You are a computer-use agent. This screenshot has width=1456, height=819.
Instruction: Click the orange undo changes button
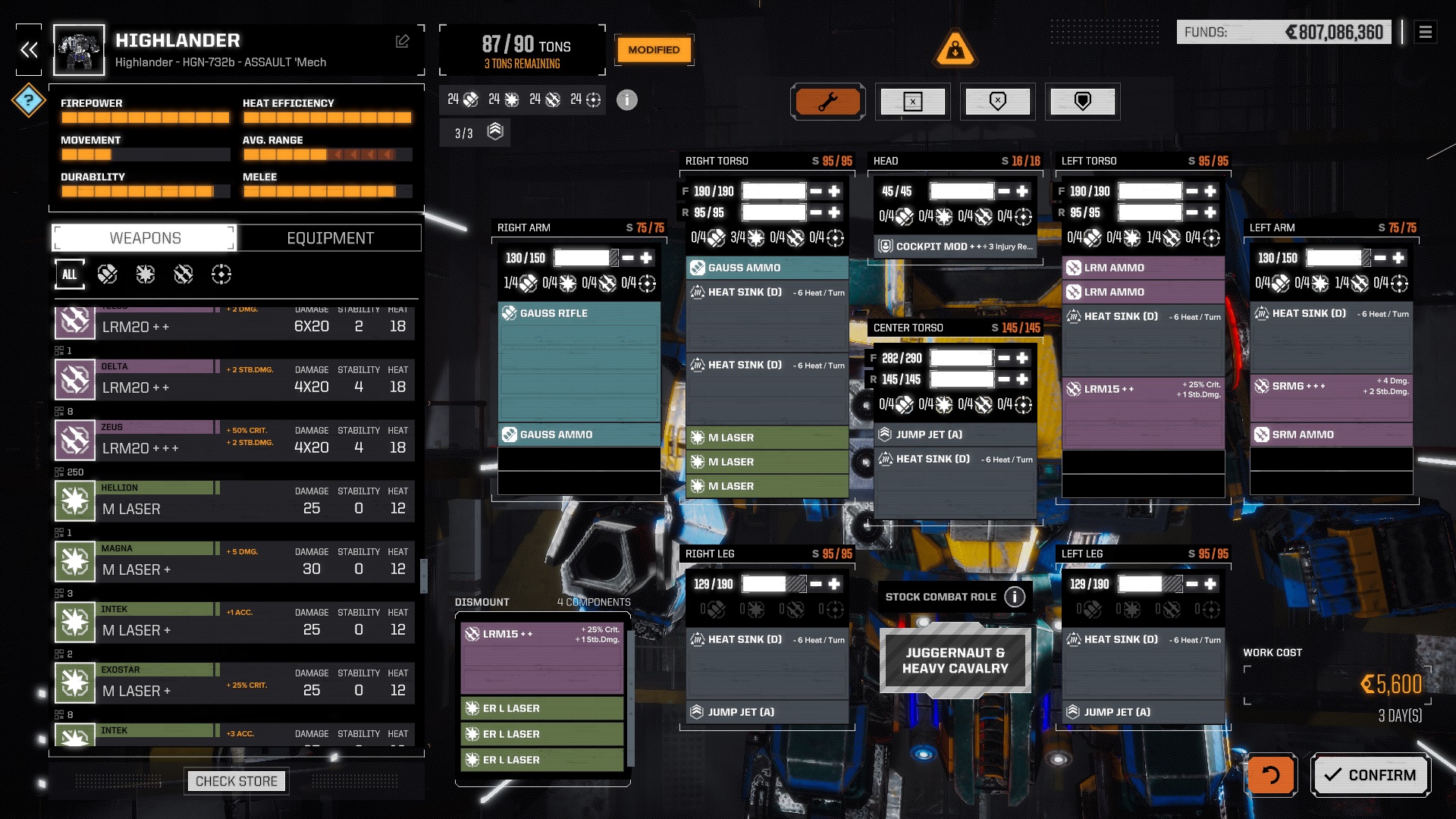coord(1270,774)
